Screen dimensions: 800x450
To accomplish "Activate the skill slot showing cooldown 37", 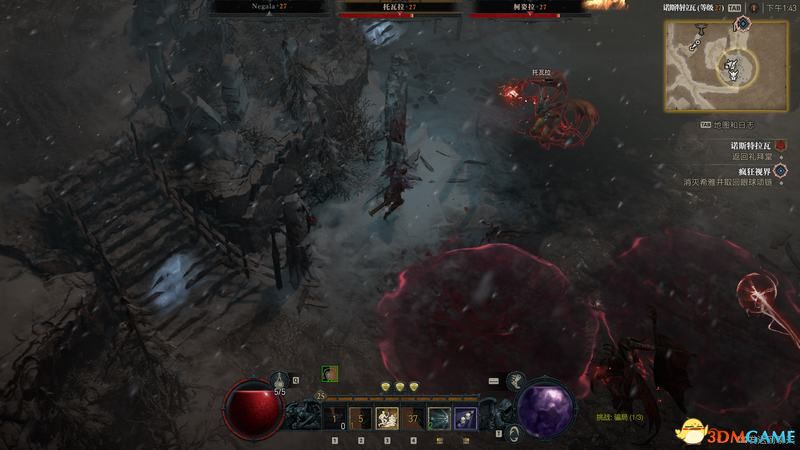I will coord(412,419).
